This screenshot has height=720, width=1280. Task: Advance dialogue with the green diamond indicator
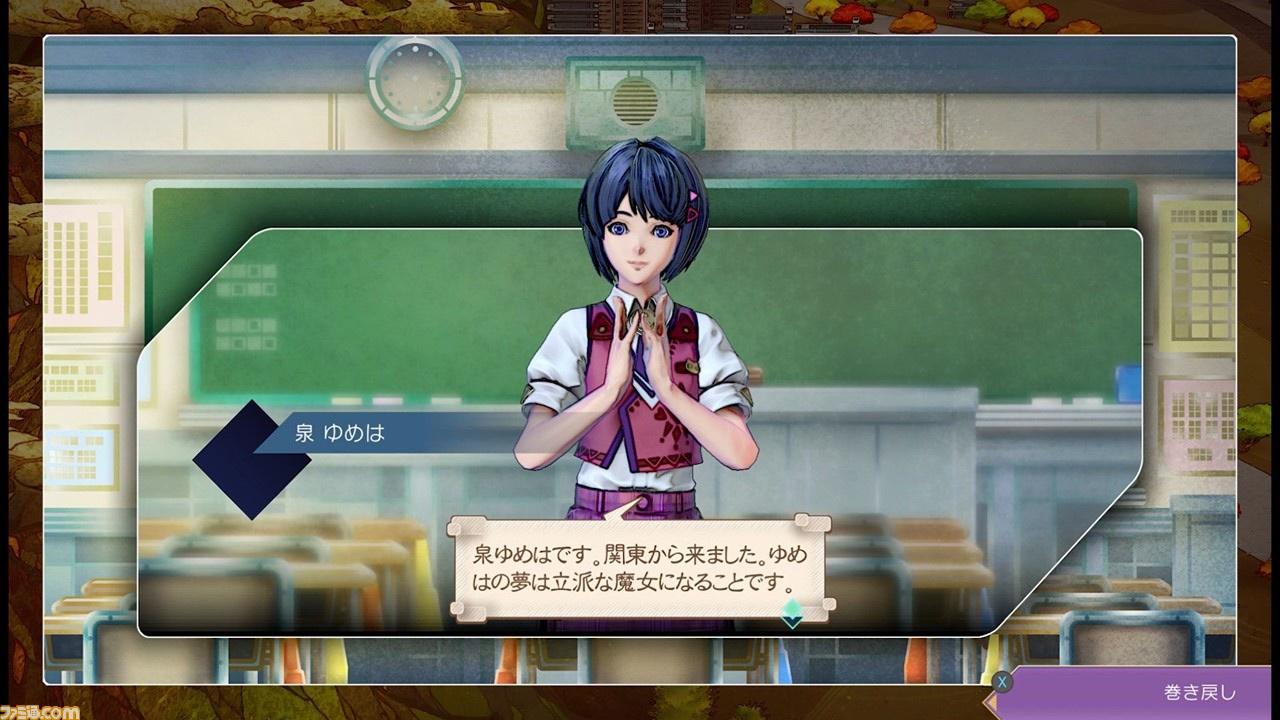(792, 611)
